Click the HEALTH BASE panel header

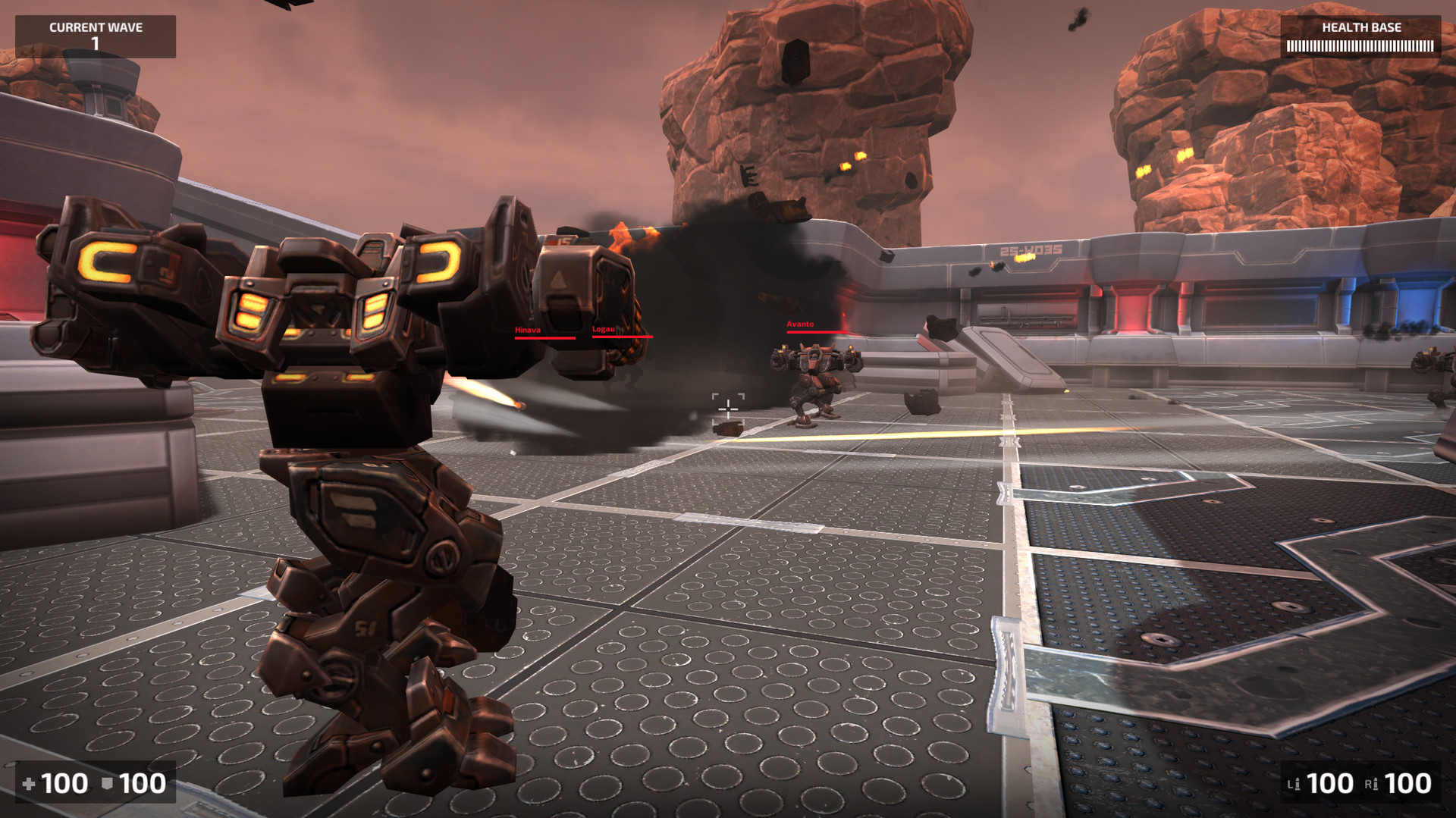[x=1360, y=28]
